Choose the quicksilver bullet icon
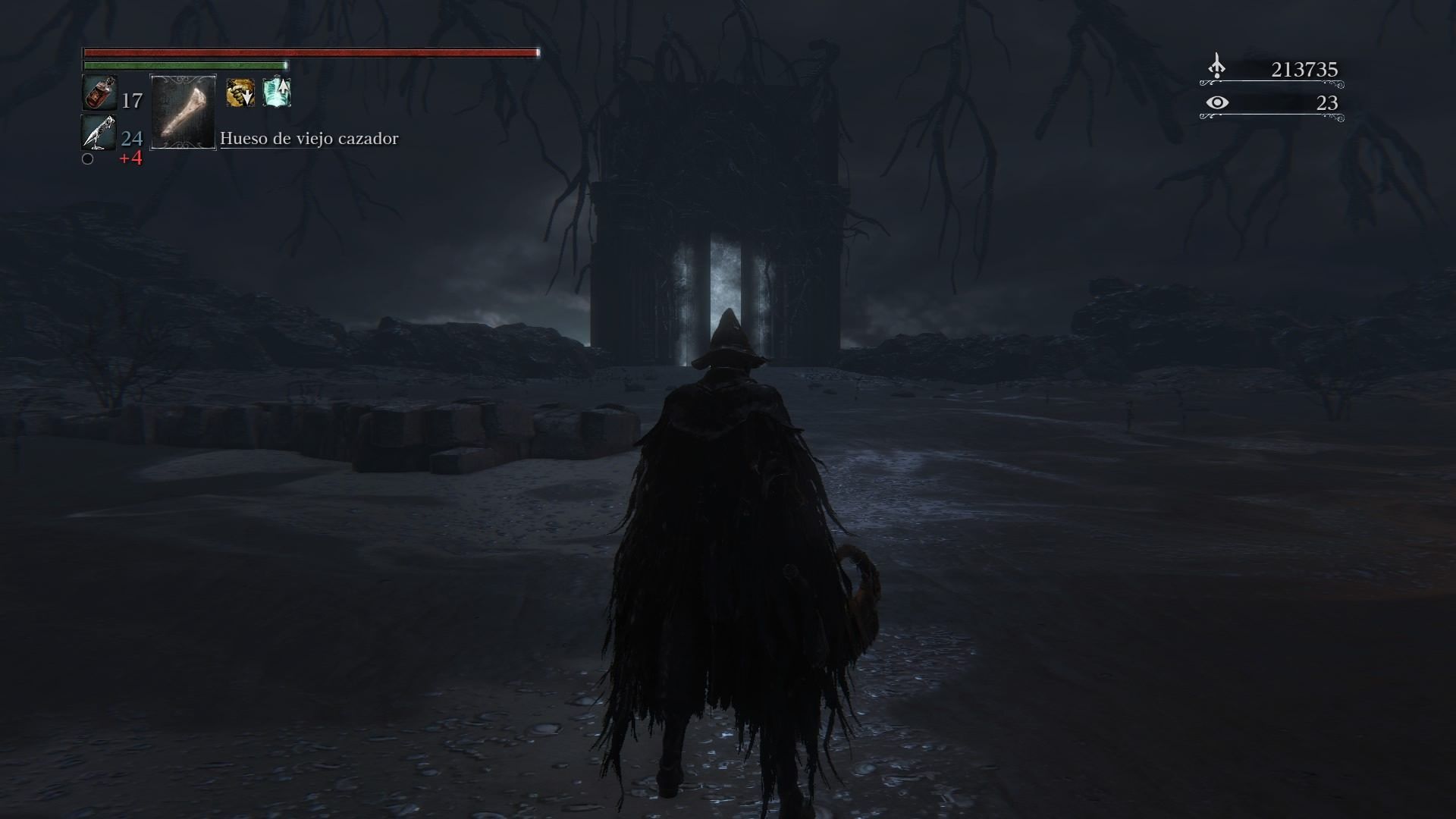Viewport: 1456px width, 819px height. (99, 133)
